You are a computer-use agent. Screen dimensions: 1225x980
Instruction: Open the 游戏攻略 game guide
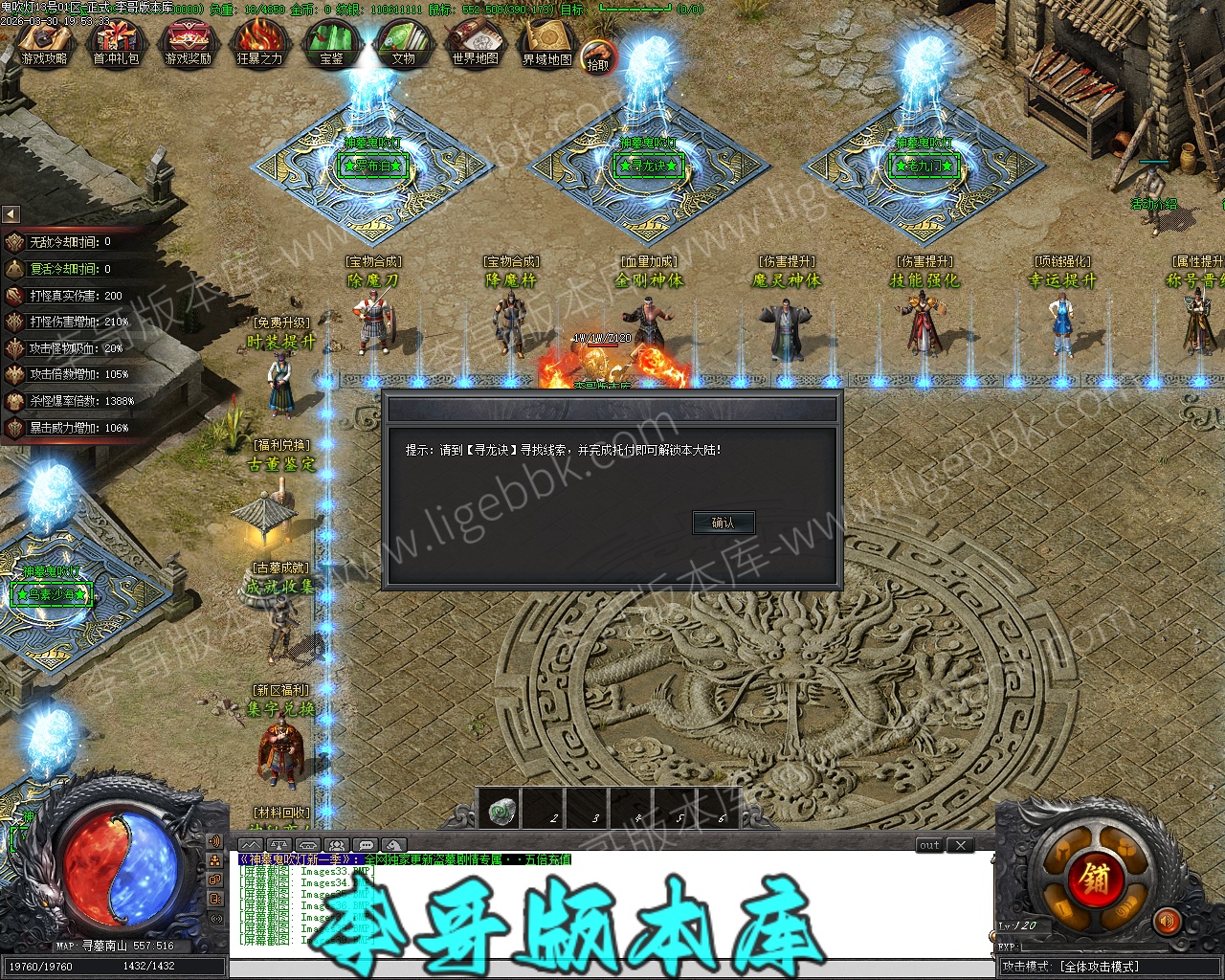point(45,43)
